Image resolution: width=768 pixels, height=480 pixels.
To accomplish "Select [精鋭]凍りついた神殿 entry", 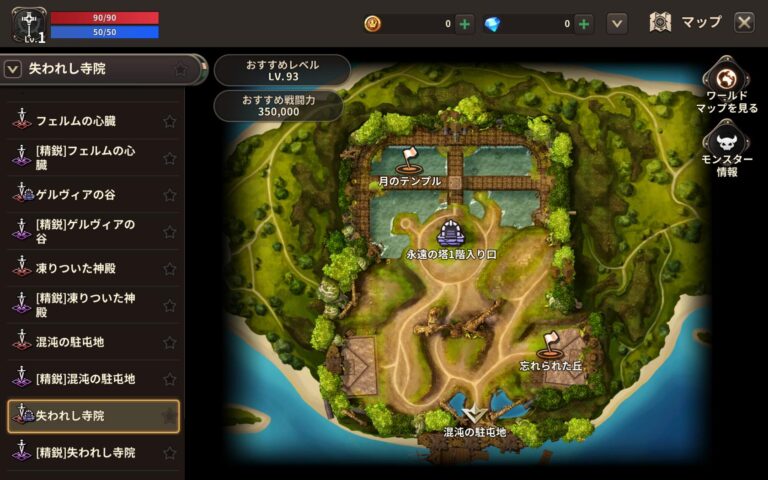I will tap(84, 305).
